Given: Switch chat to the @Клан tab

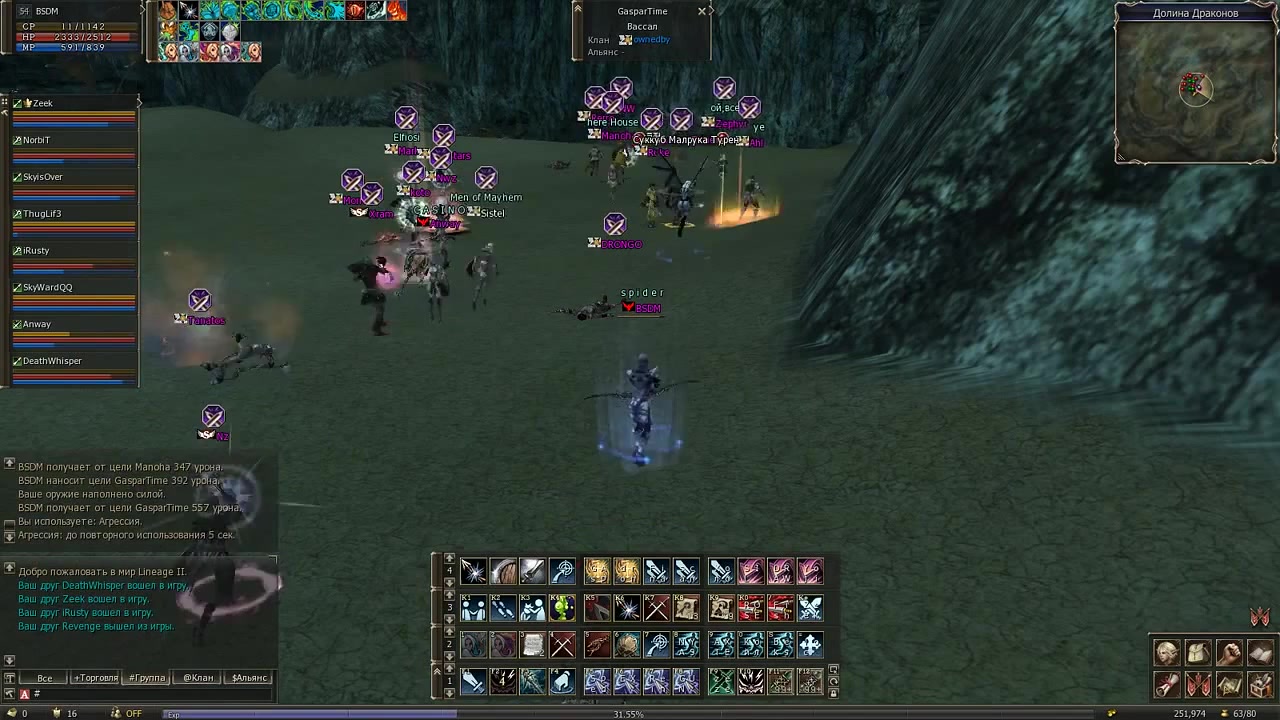Looking at the screenshot, I should [198, 678].
